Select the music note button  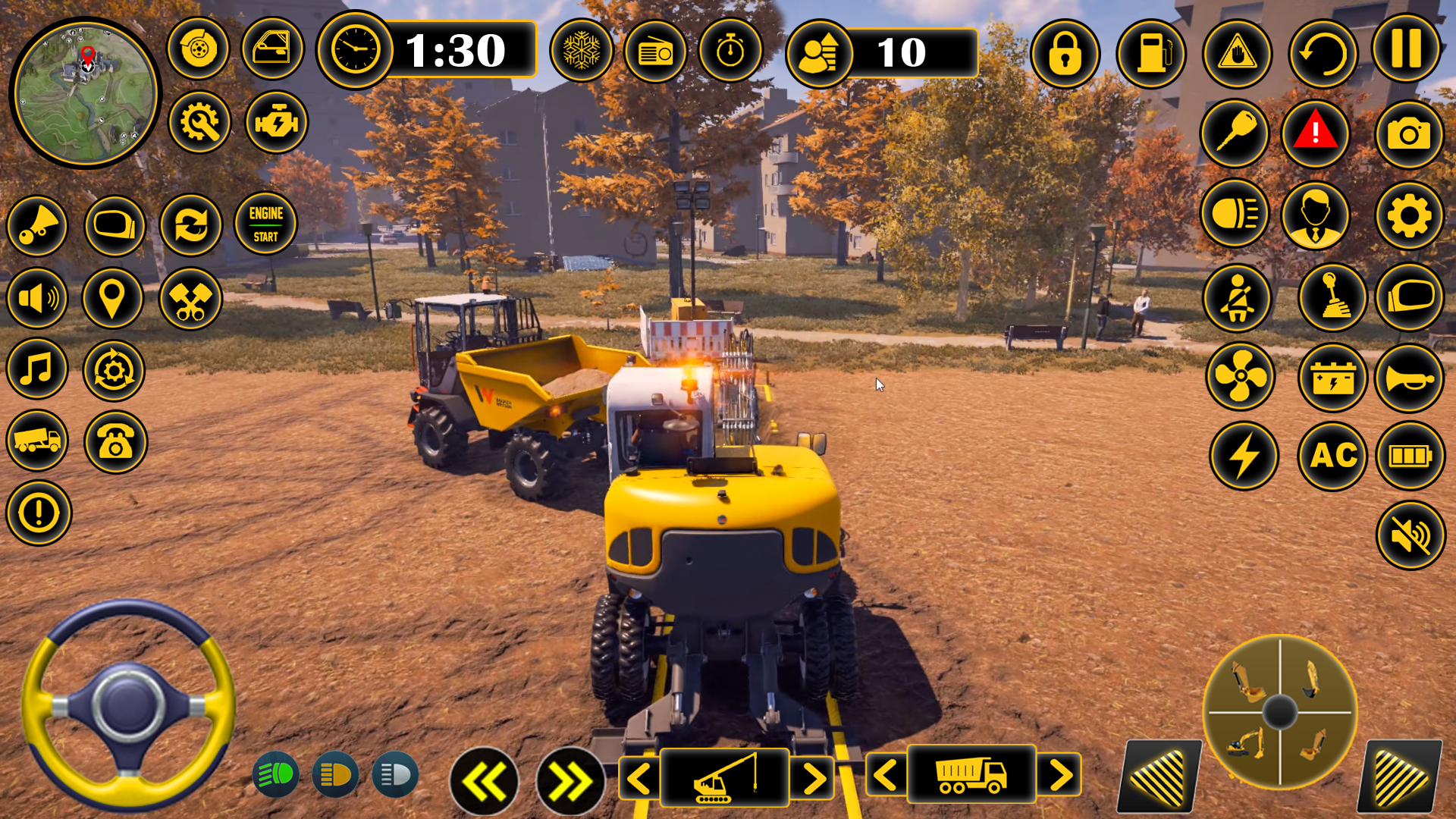coord(36,369)
